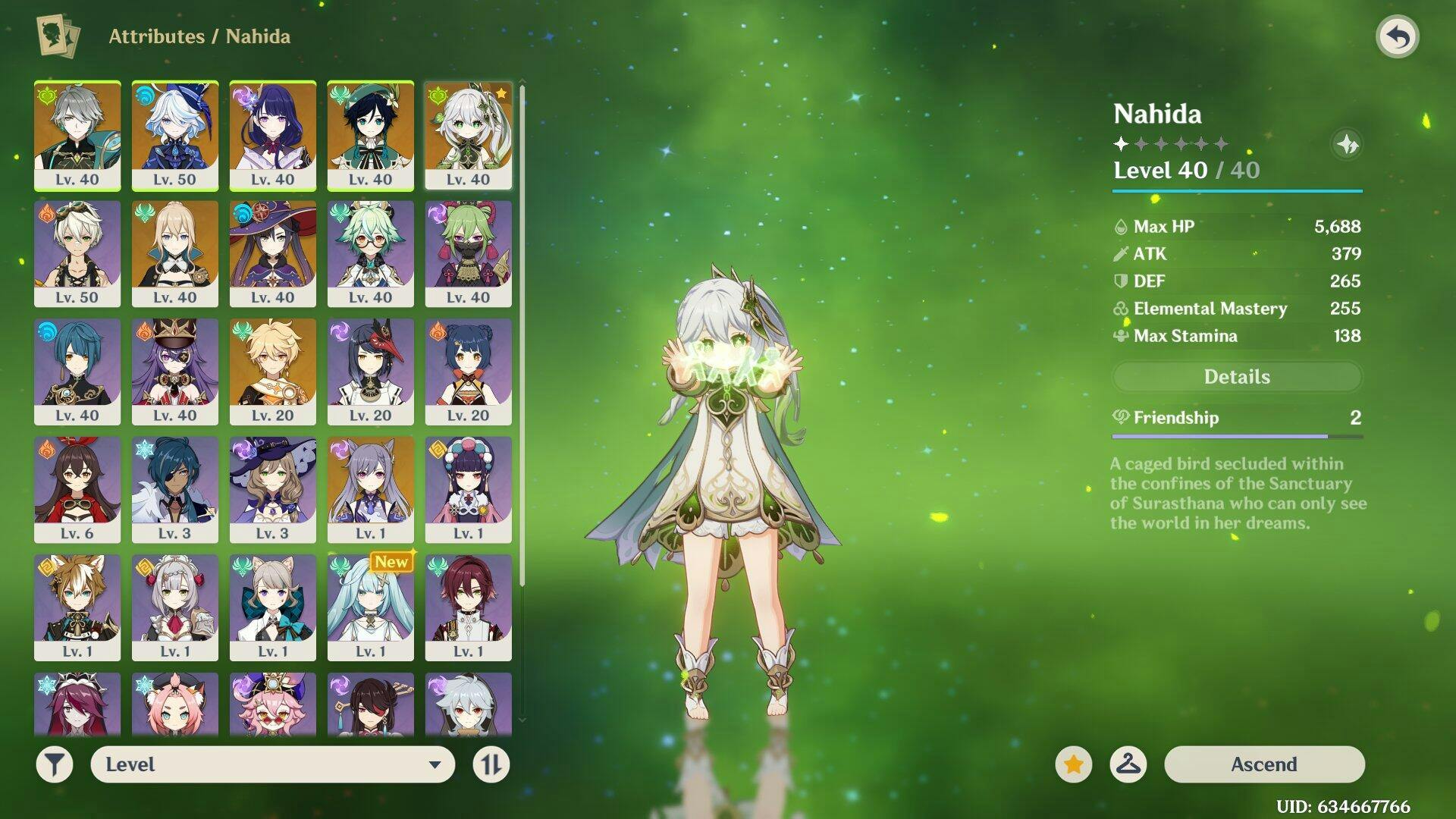Choose Xingqiu's character portrait
Image resolution: width=1456 pixels, height=819 pixels.
[x=77, y=372]
